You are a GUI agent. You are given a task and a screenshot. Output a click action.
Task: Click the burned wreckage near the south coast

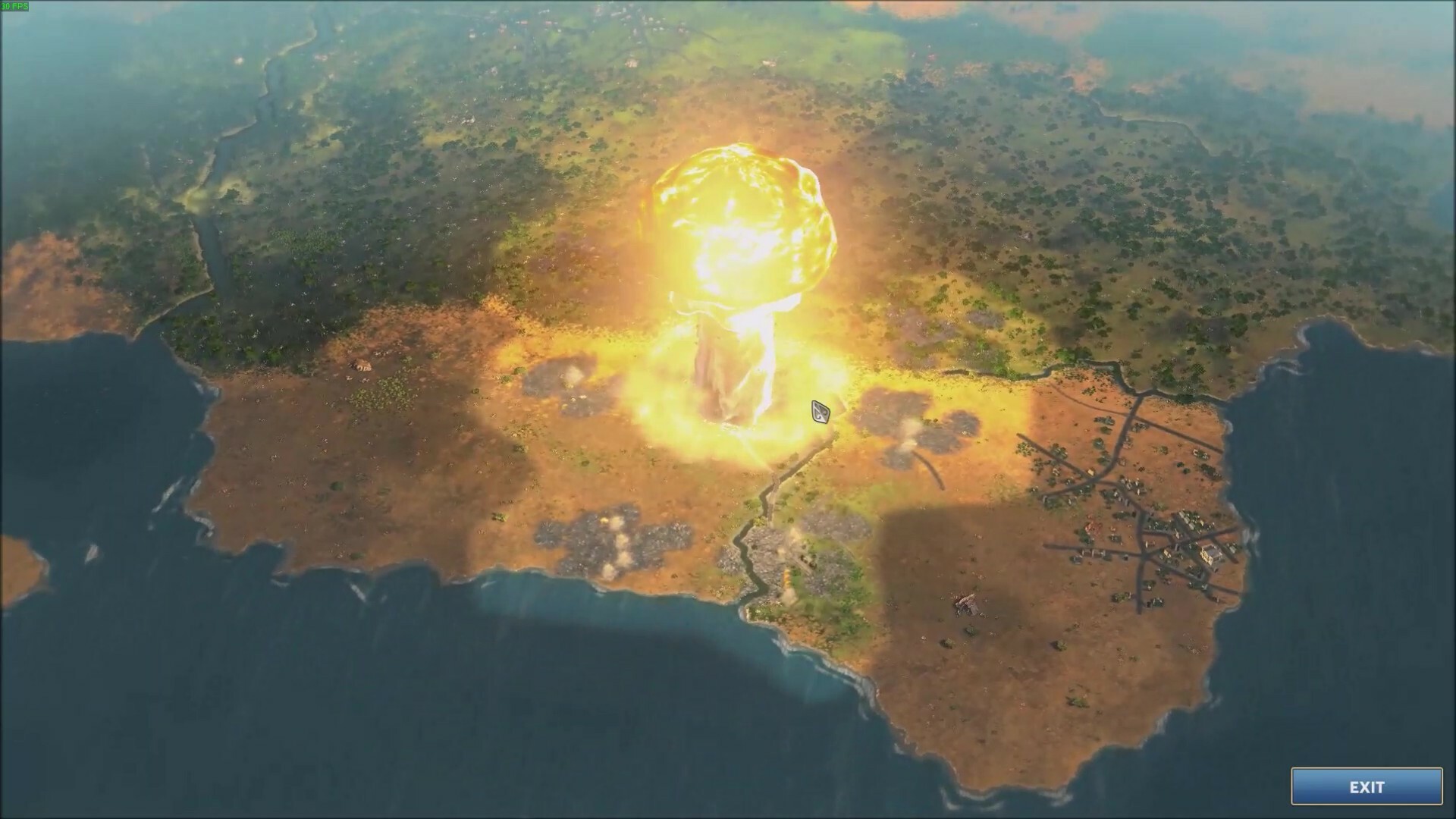click(963, 604)
